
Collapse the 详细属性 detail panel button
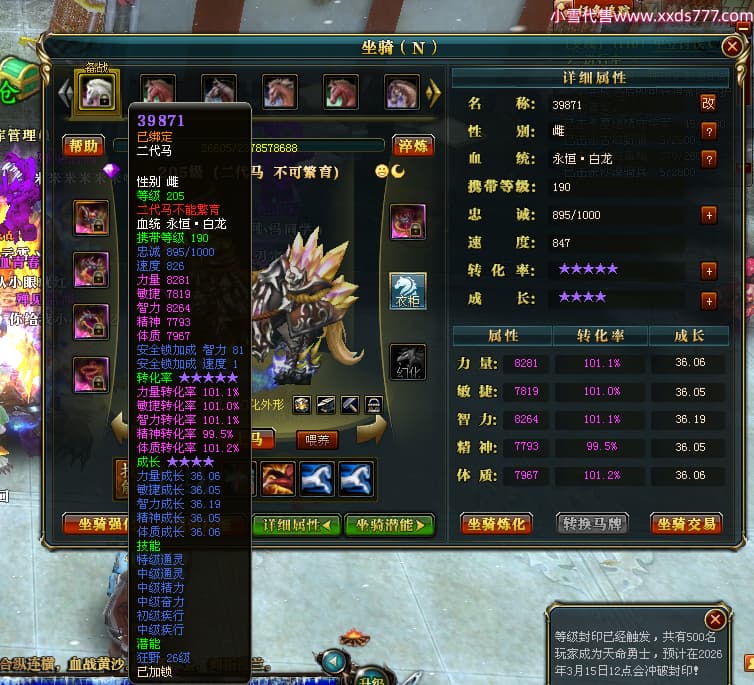pos(296,524)
